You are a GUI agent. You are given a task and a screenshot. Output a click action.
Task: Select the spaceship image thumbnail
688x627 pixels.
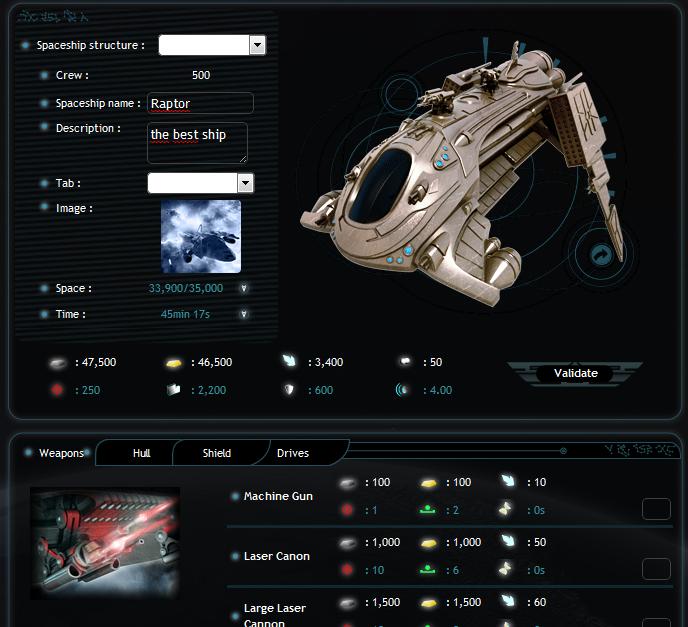tap(201, 236)
